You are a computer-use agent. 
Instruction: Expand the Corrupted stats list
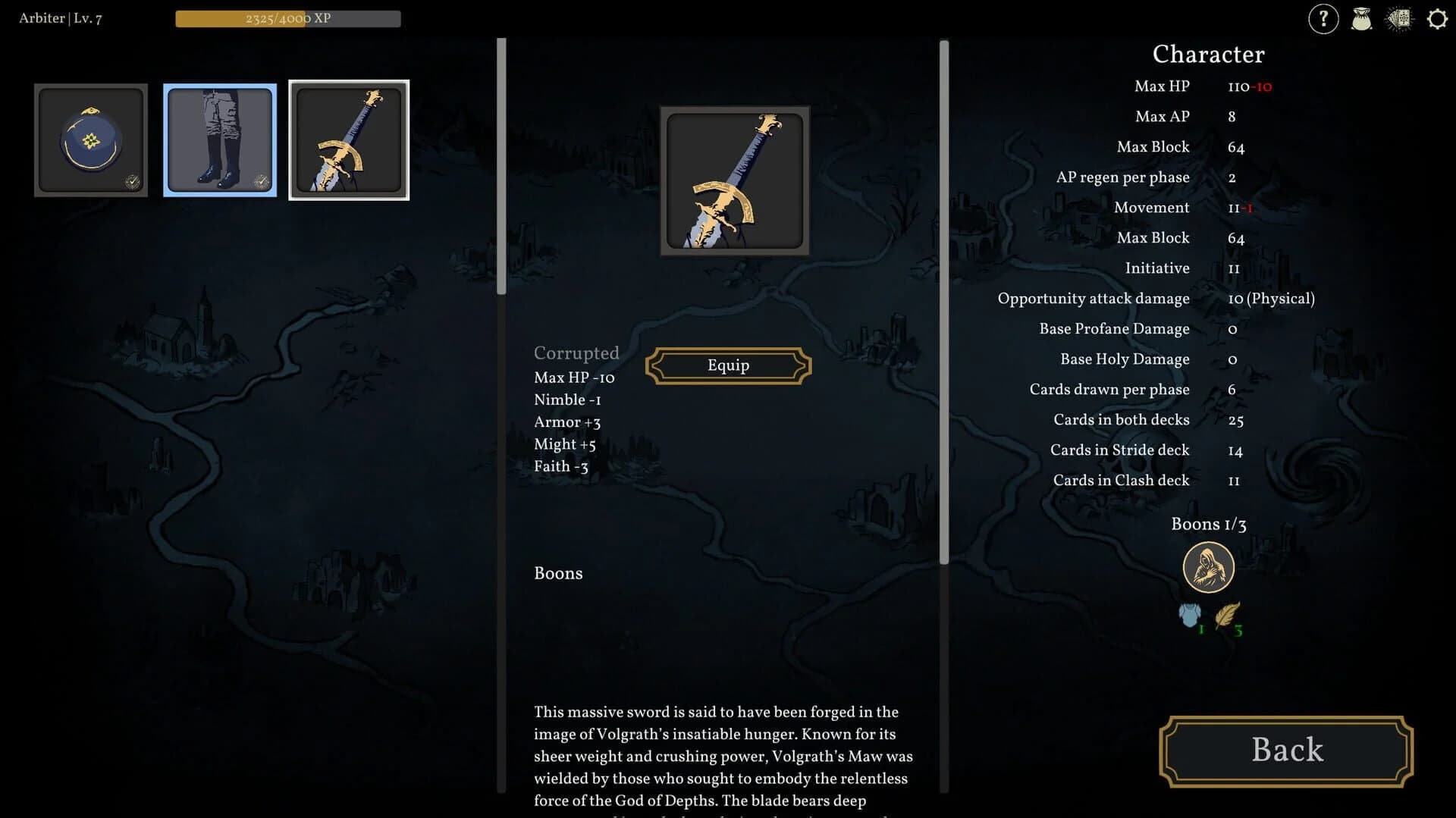(576, 353)
